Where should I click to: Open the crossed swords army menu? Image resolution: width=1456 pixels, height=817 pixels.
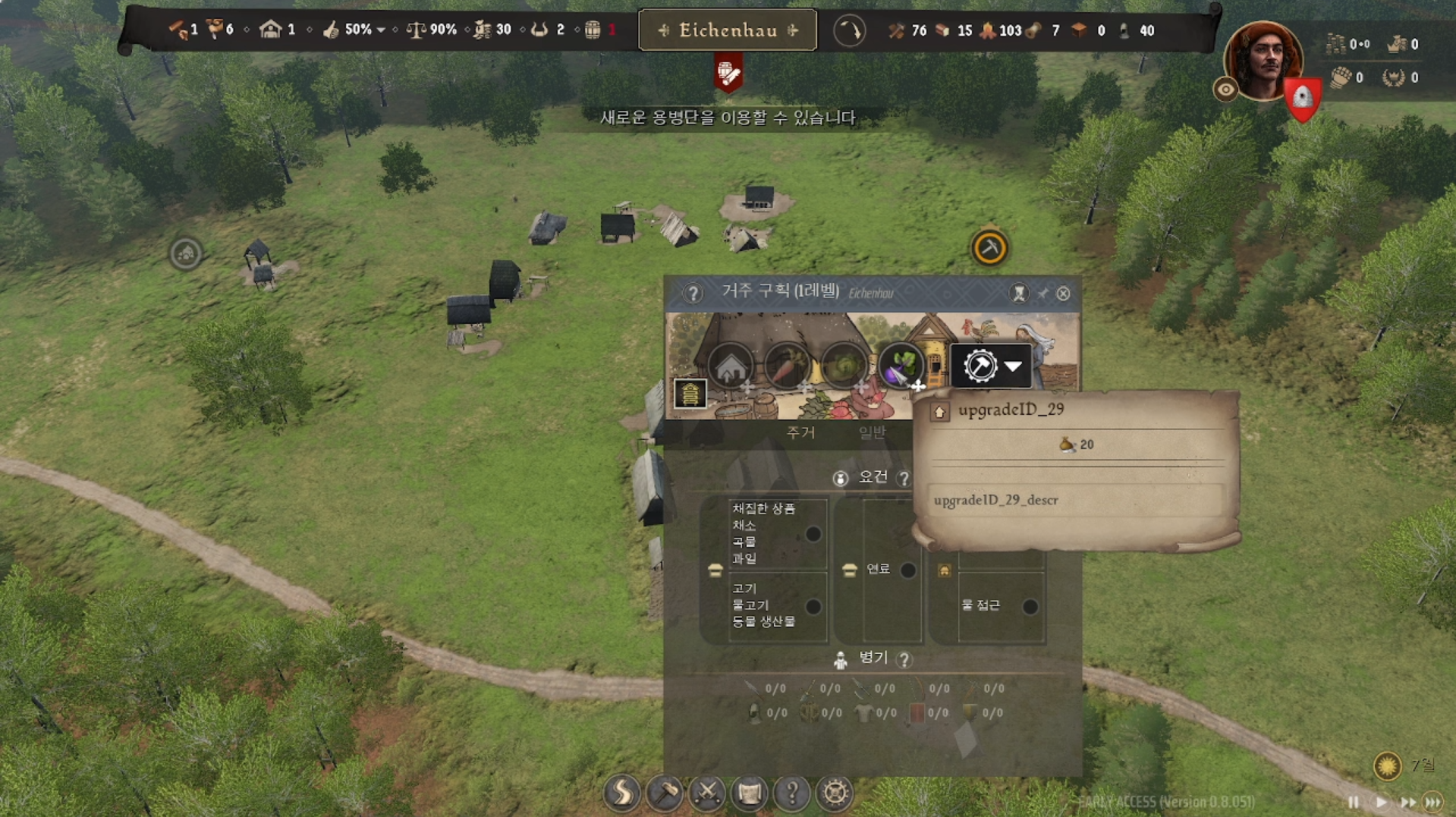(707, 793)
